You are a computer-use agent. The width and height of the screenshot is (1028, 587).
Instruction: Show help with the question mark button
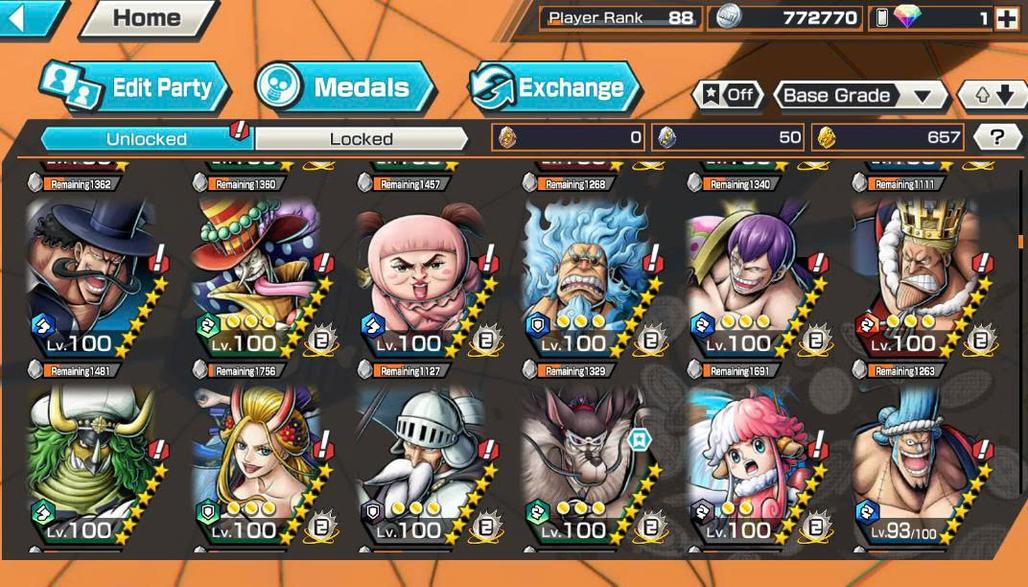(996, 137)
